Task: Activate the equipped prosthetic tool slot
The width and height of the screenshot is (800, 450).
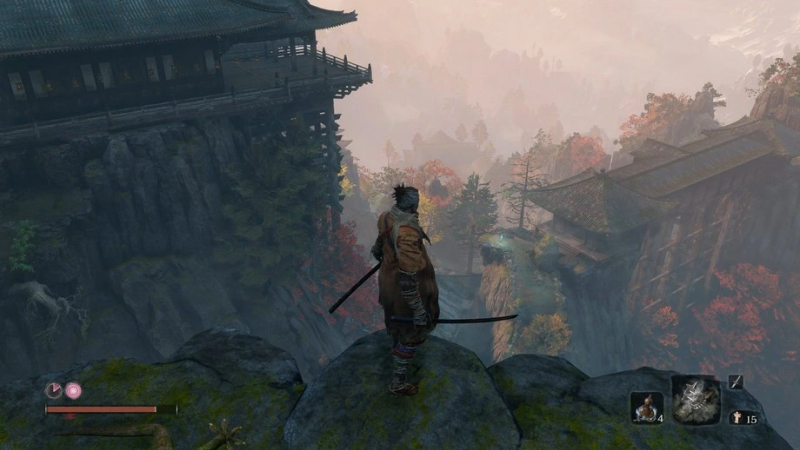Action: coord(696,400)
